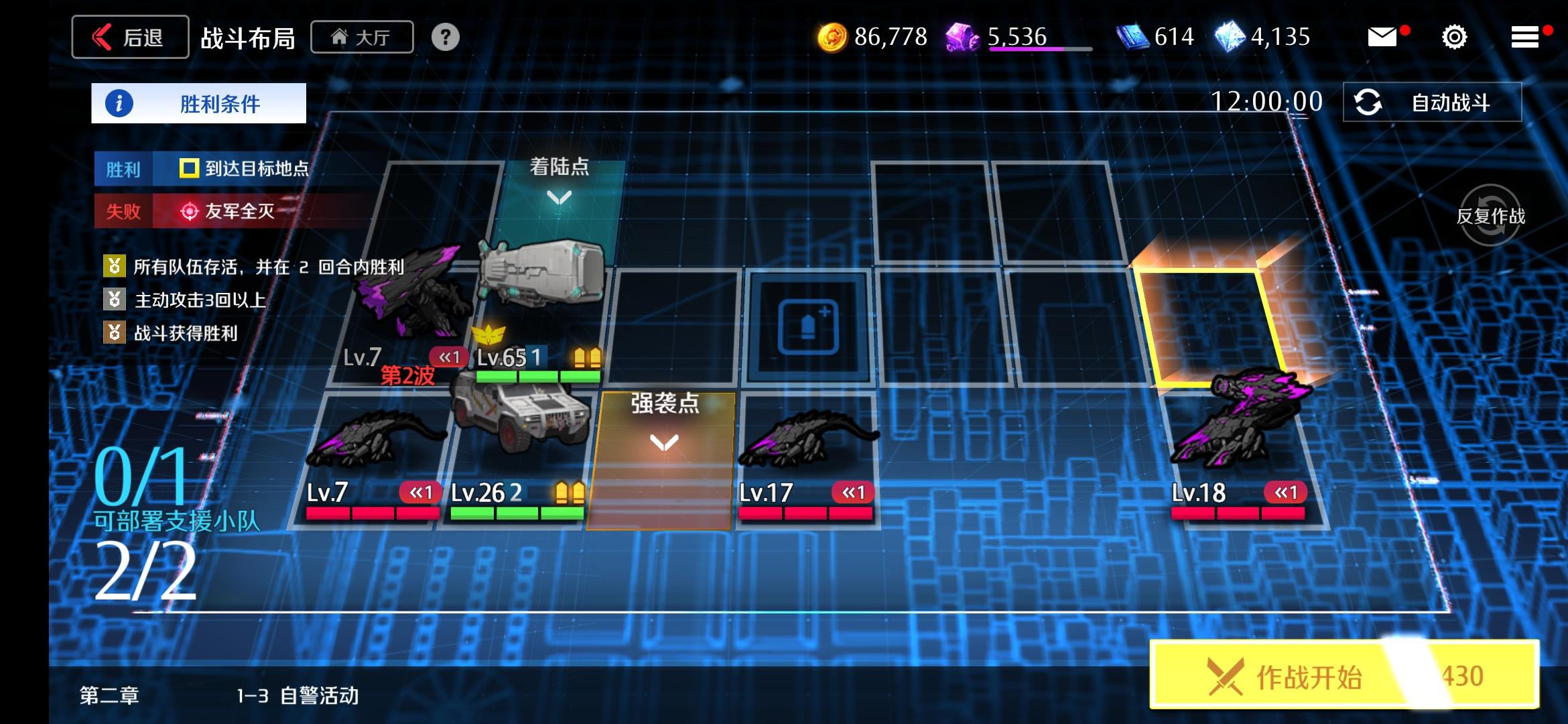This screenshot has width=1568, height=724.
Task: Open the mail inbox icon
Action: [1383, 37]
